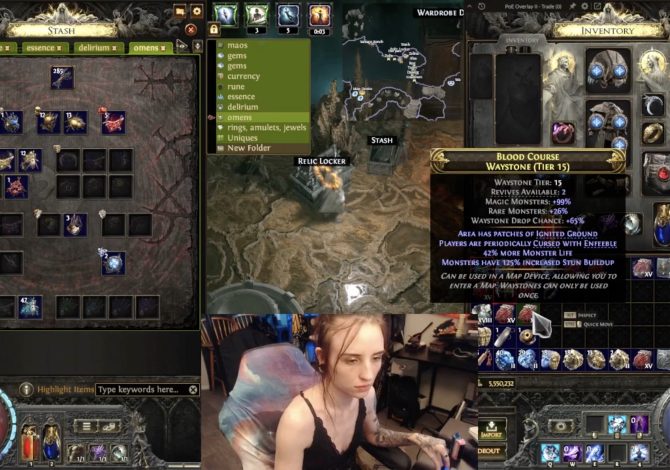Select the red omen item with count 5

pos(112,122)
